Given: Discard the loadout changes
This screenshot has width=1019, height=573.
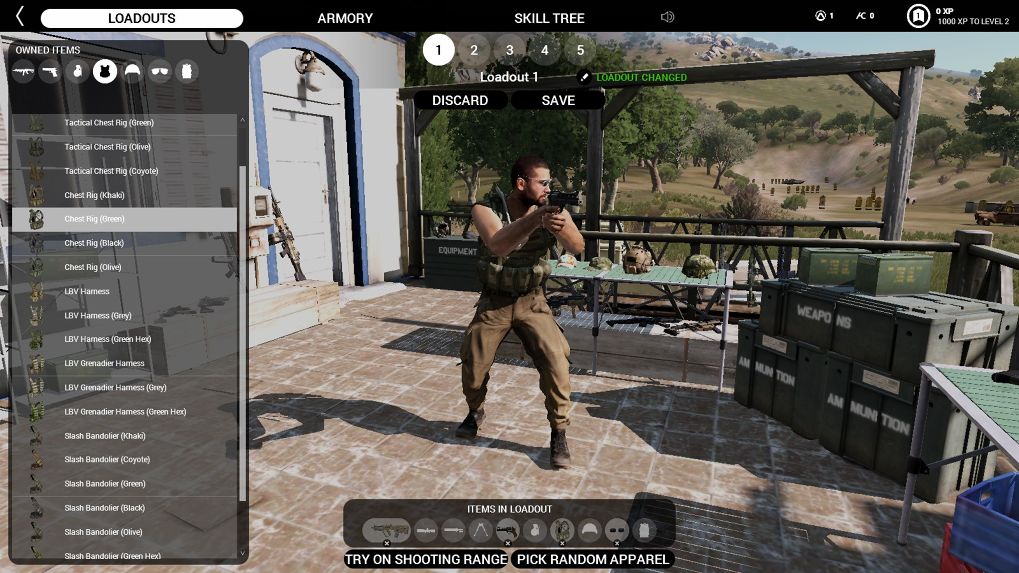Looking at the screenshot, I should 460,100.
